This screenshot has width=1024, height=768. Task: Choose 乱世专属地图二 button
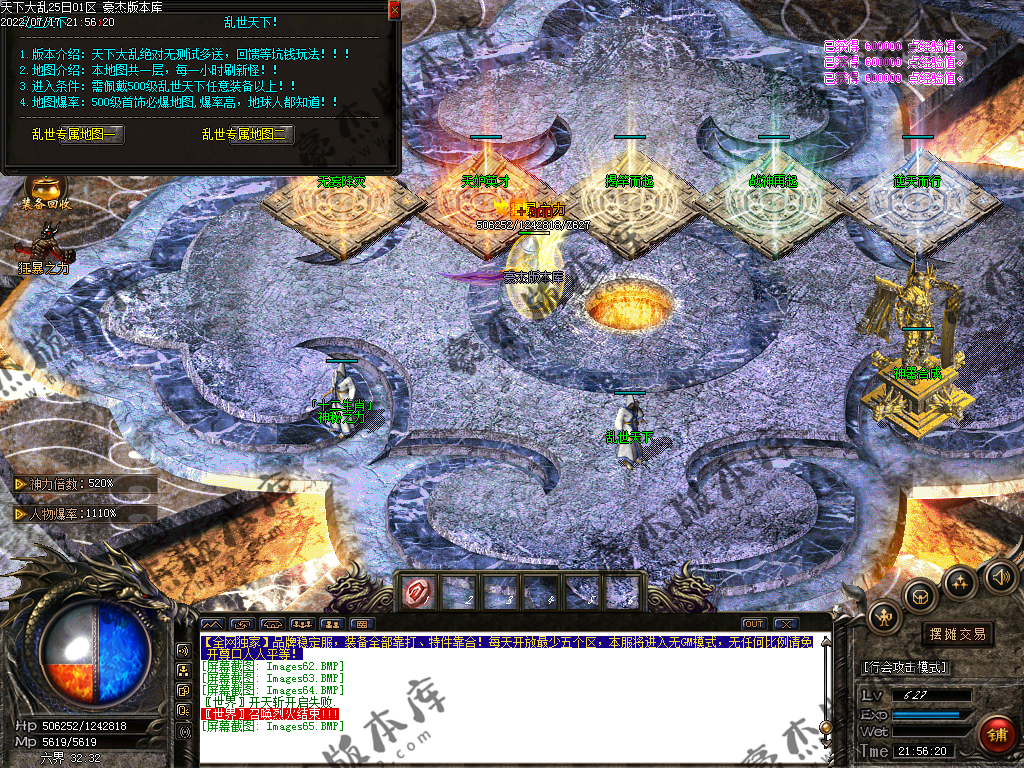(x=262, y=134)
